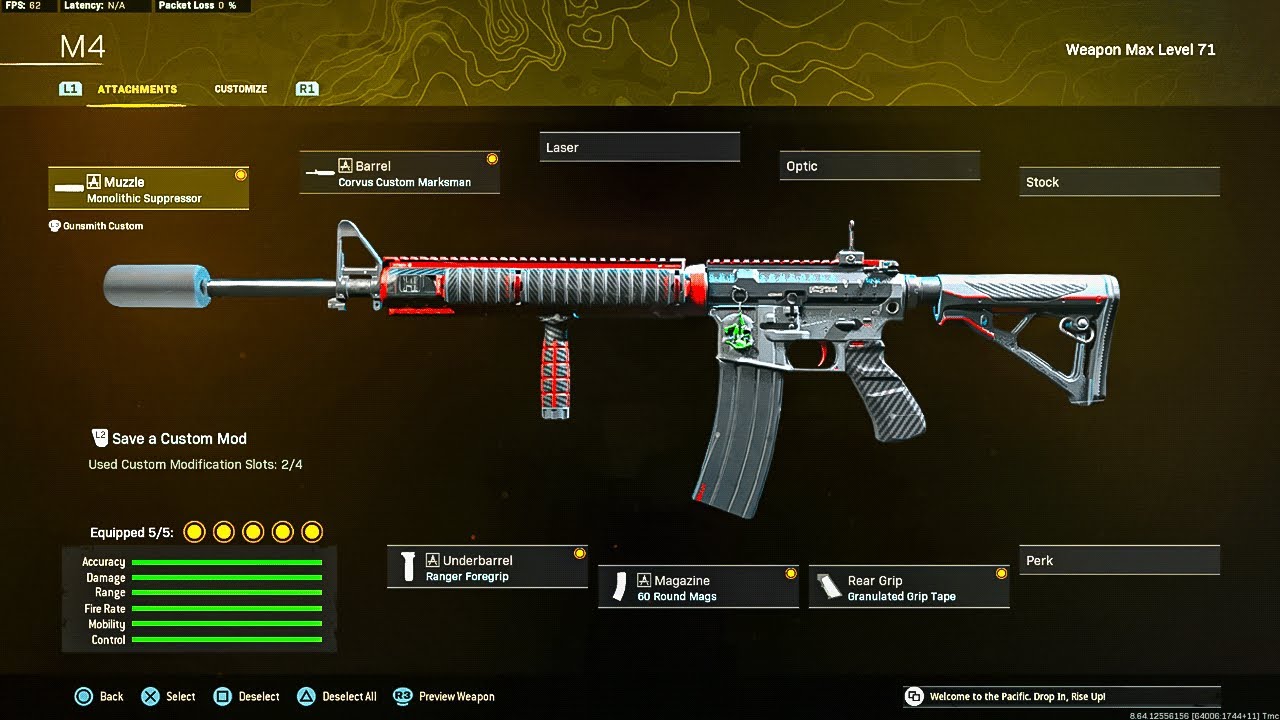Choose the empty Perk slot
This screenshot has width=1280, height=720.
1119,561
